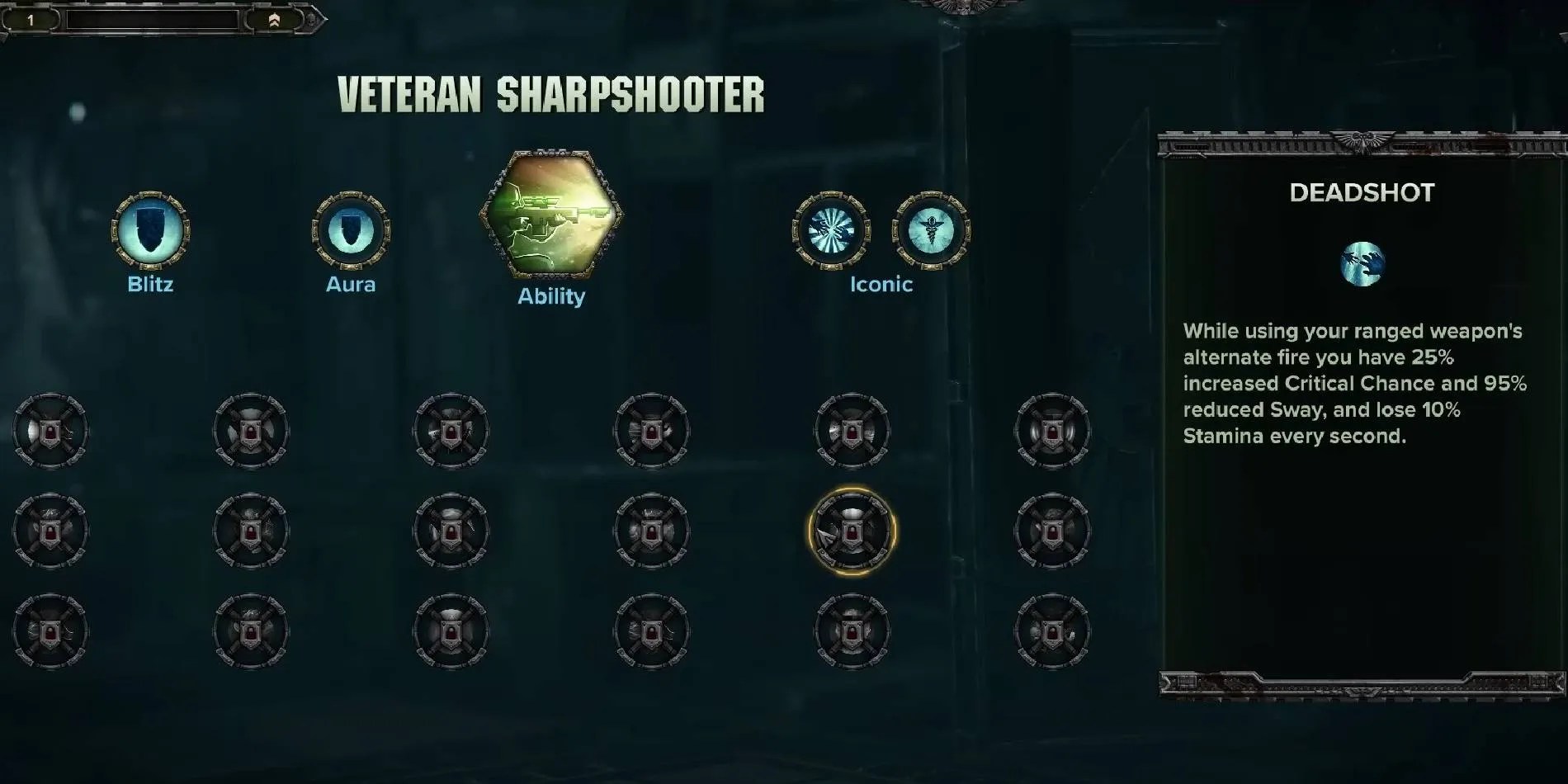This screenshot has height=784, width=1568.
Task: Click the Blitz text label
Action: (151, 285)
